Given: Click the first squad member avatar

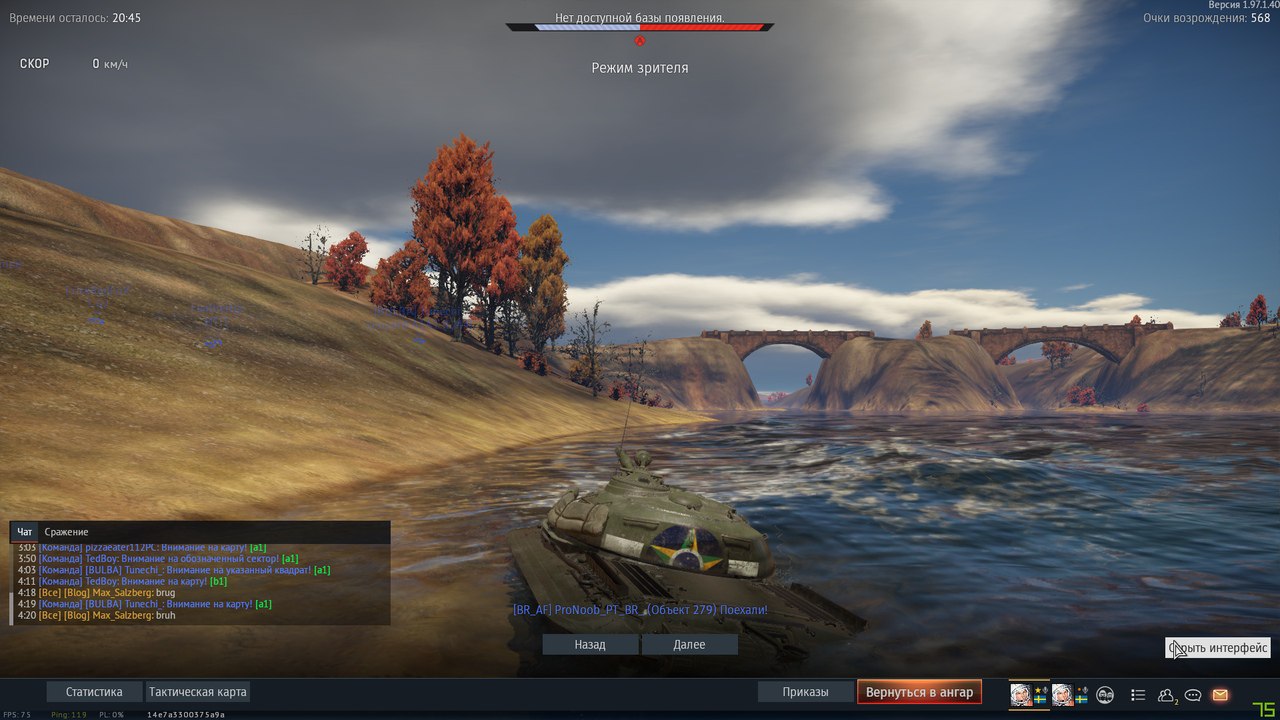Looking at the screenshot, I should [x=1021, y=695].
